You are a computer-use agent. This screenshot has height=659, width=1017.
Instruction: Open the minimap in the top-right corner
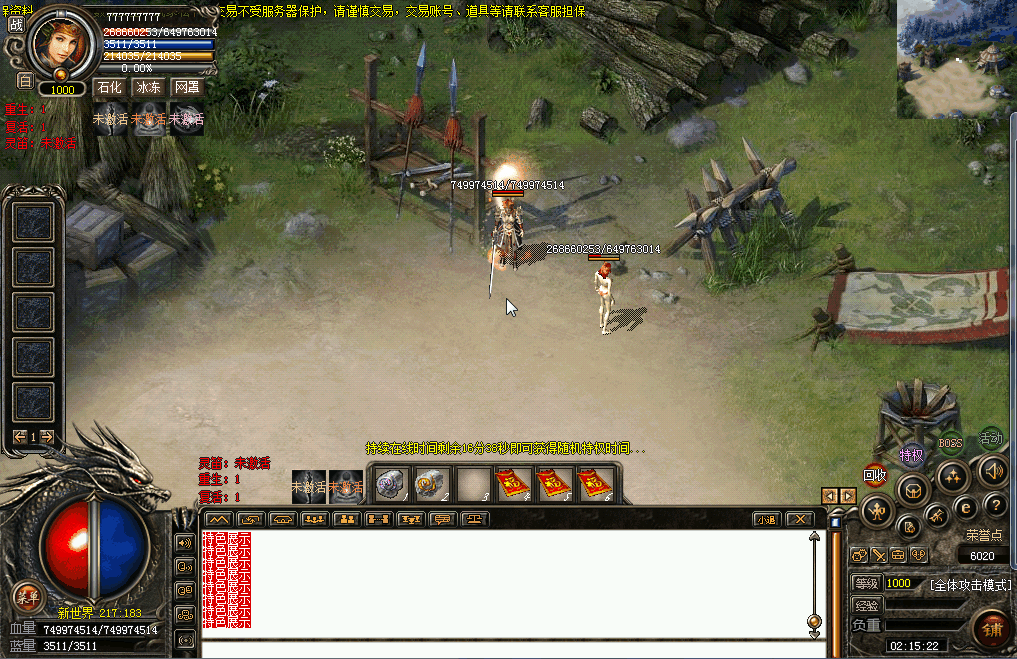click(x=955, y=60)
